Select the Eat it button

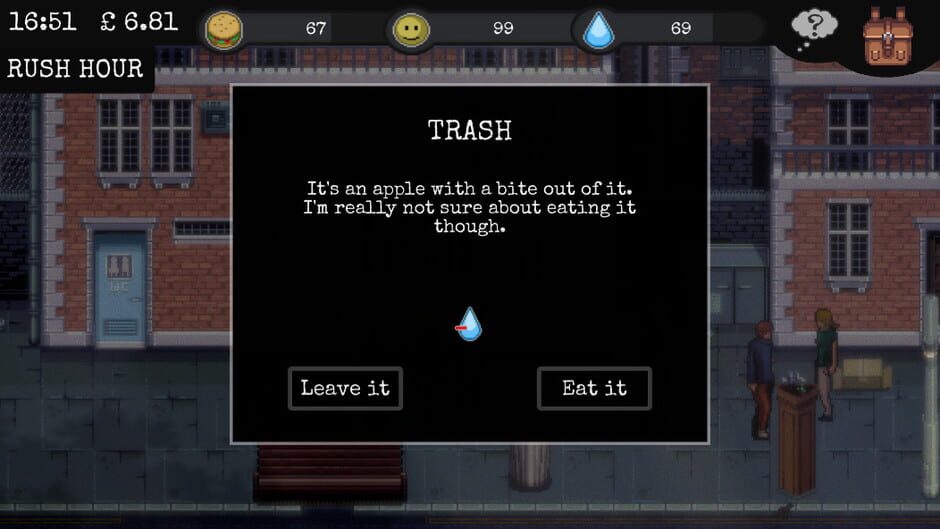594,388
